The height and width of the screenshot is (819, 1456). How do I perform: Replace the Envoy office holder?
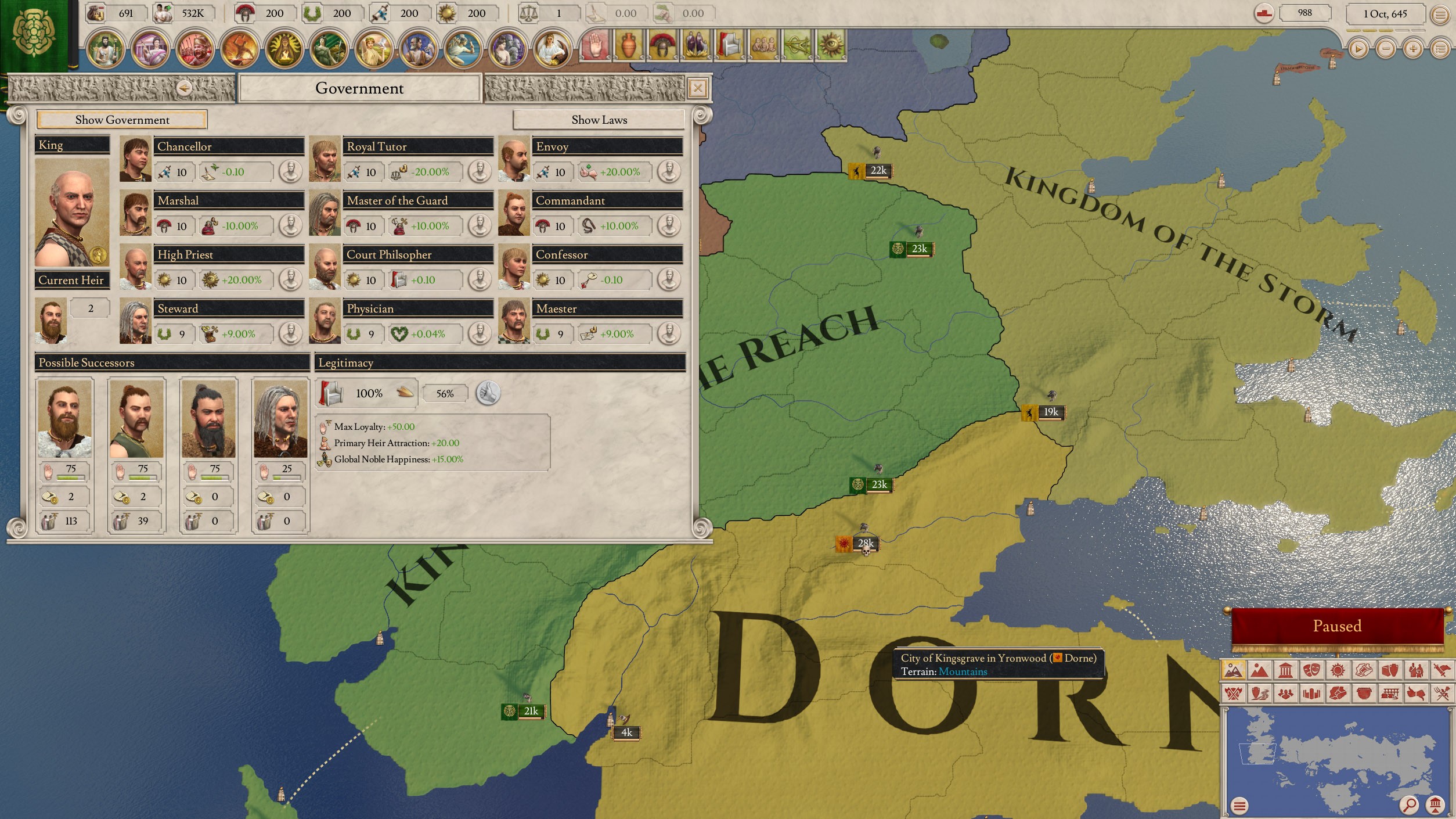point(669,172)
